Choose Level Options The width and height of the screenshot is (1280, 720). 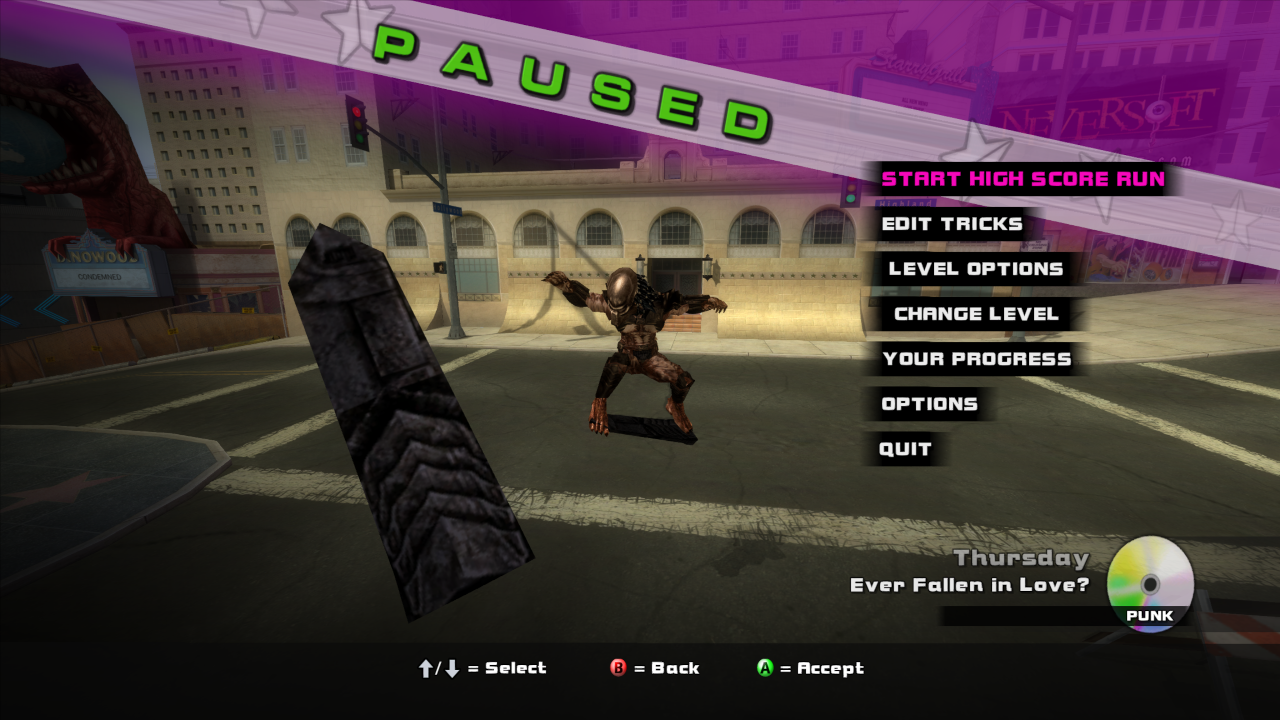pyautogui.click(x=975, y=269)
